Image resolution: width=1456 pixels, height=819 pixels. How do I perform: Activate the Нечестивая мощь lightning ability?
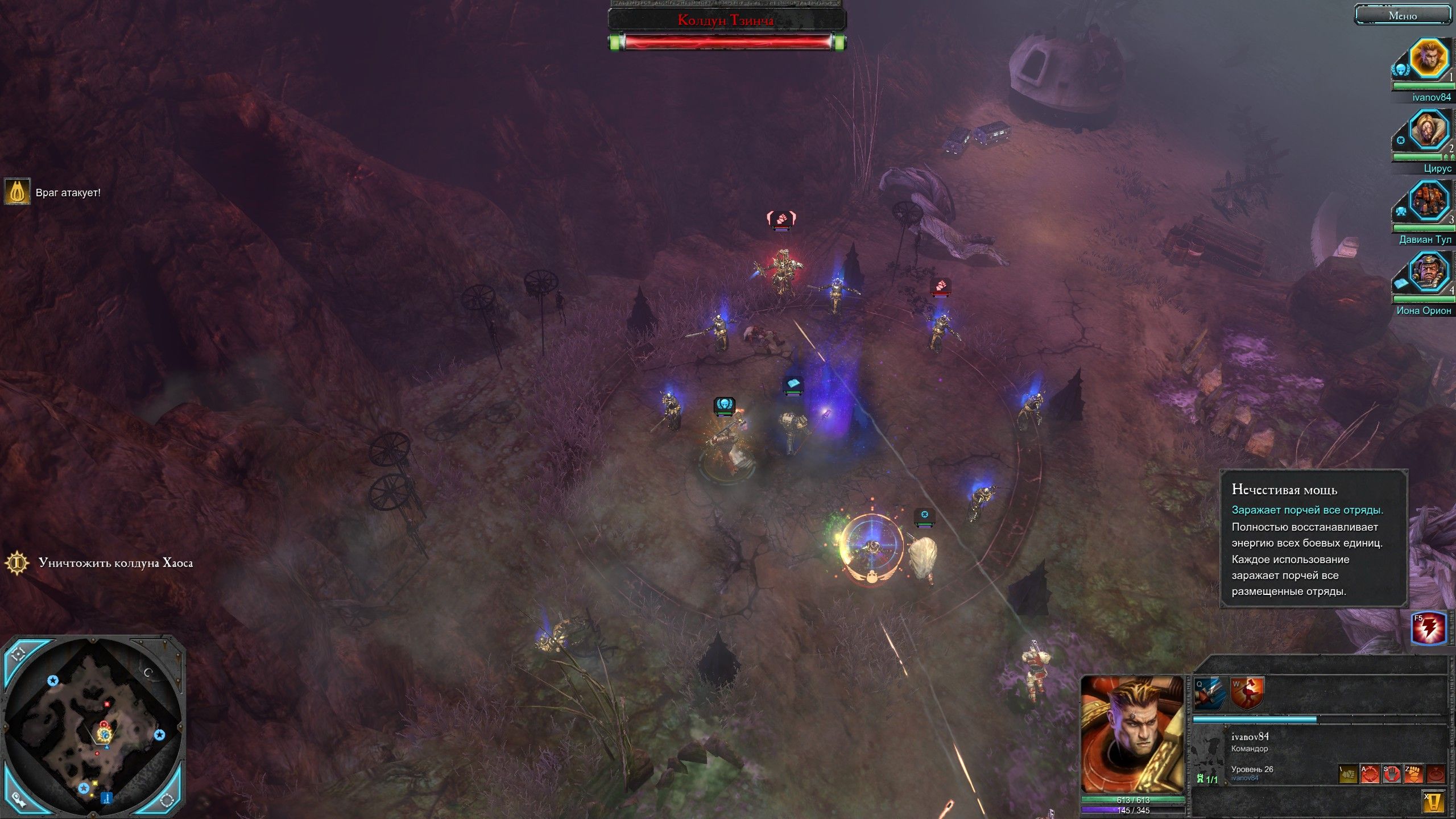coord(1429,628)
